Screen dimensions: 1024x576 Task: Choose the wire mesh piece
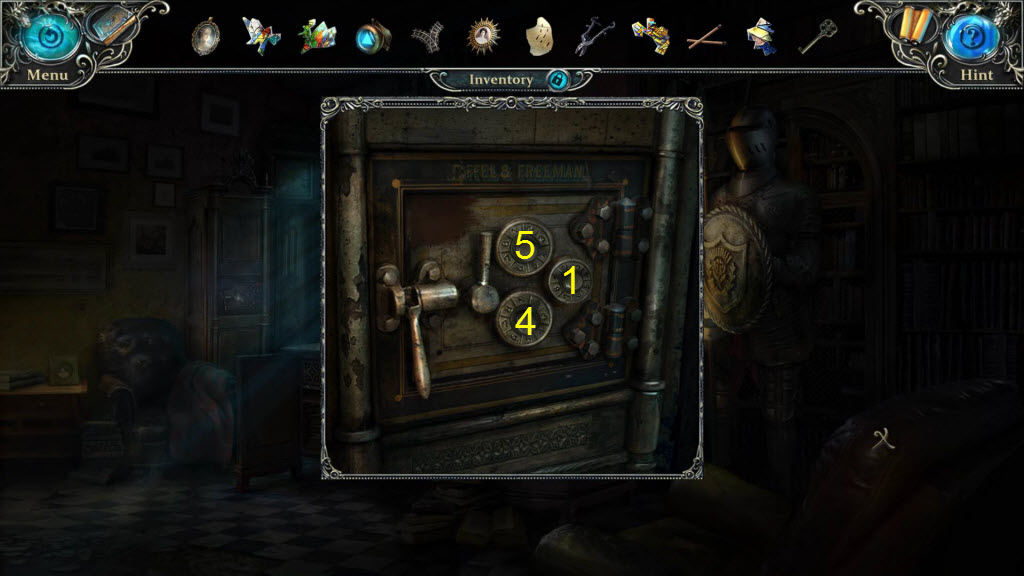(x=427, y=38)
